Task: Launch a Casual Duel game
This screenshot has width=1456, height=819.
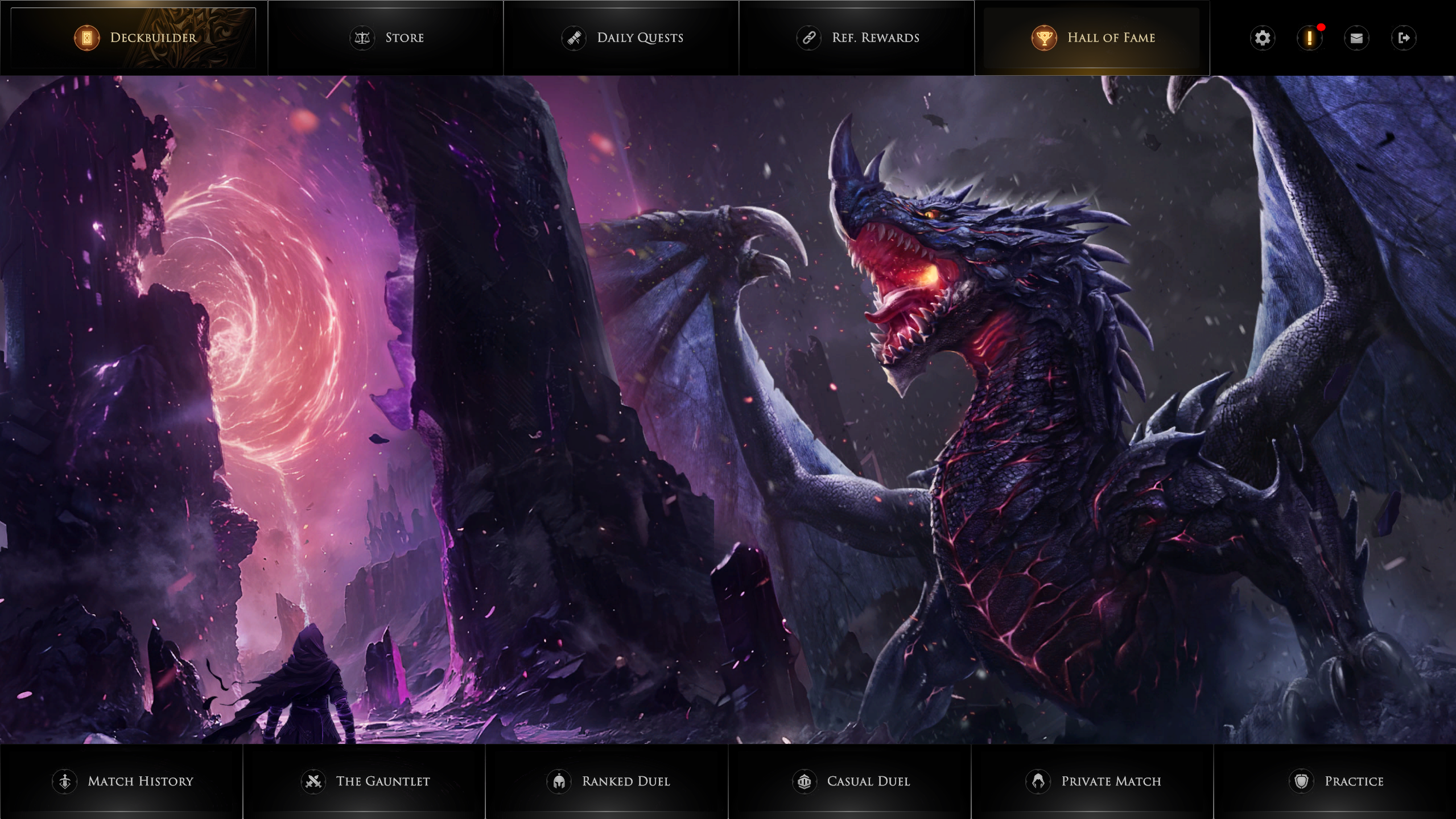Action: coord(853,781)
